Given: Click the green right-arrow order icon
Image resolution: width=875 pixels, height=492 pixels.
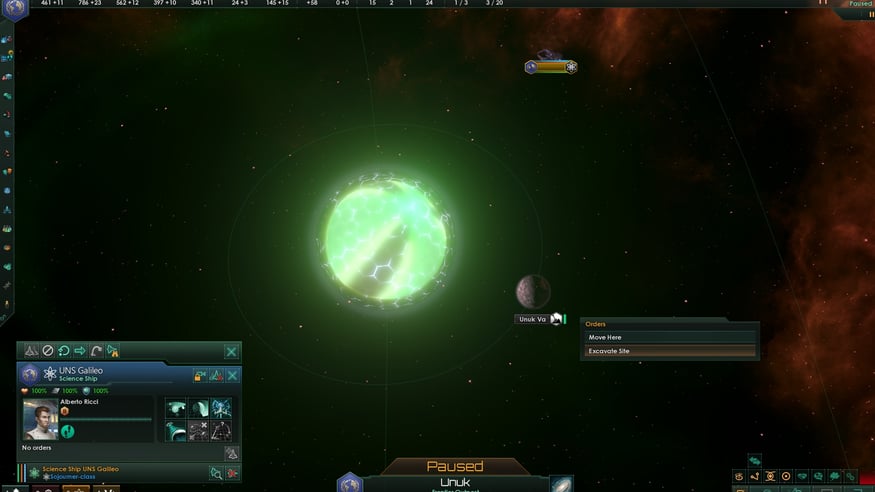Looking at the screenshot, I should pyautogui.click(x=80, y=351).
